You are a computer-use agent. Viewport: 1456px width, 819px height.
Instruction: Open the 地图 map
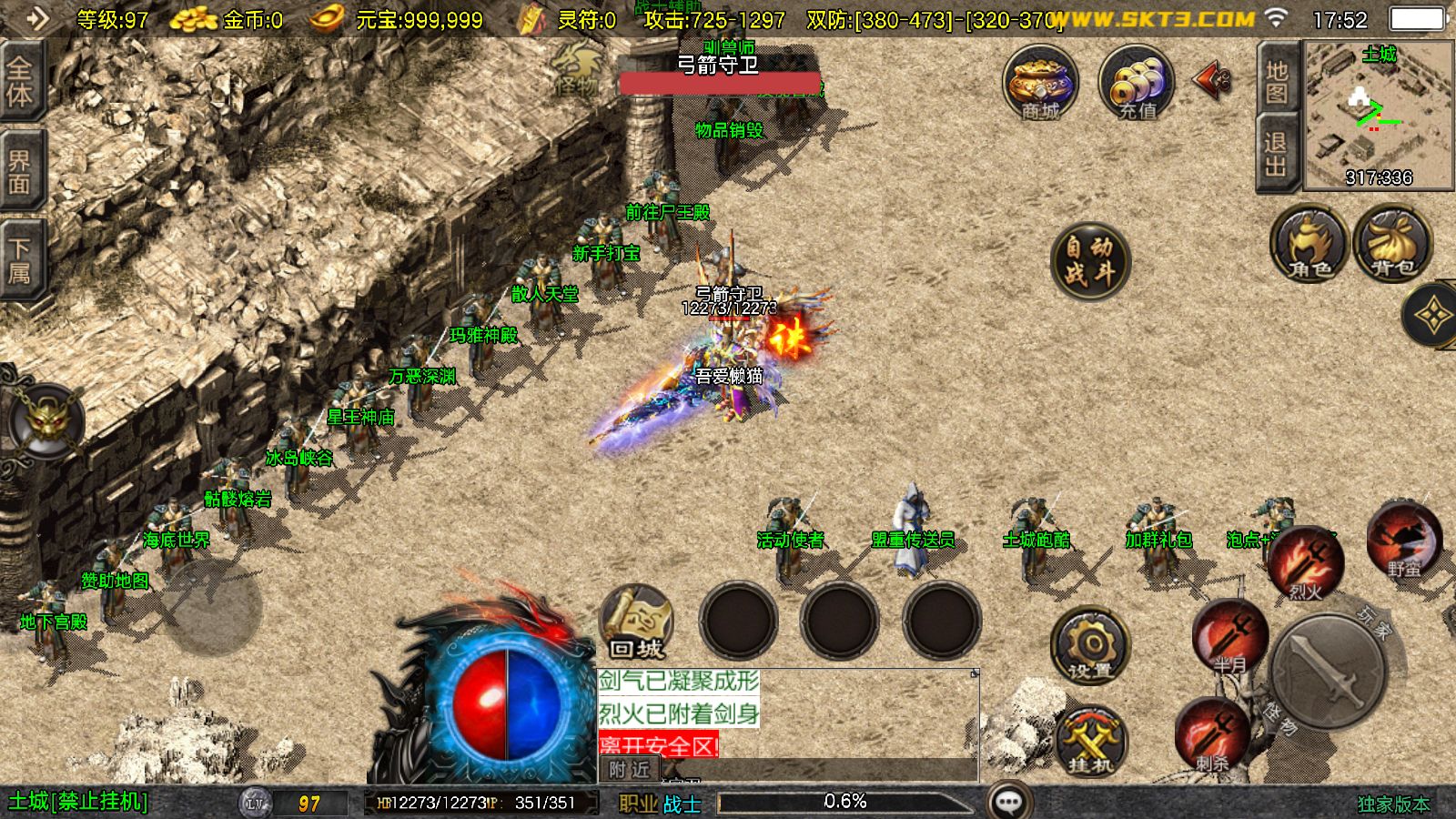pos(1276,80)
